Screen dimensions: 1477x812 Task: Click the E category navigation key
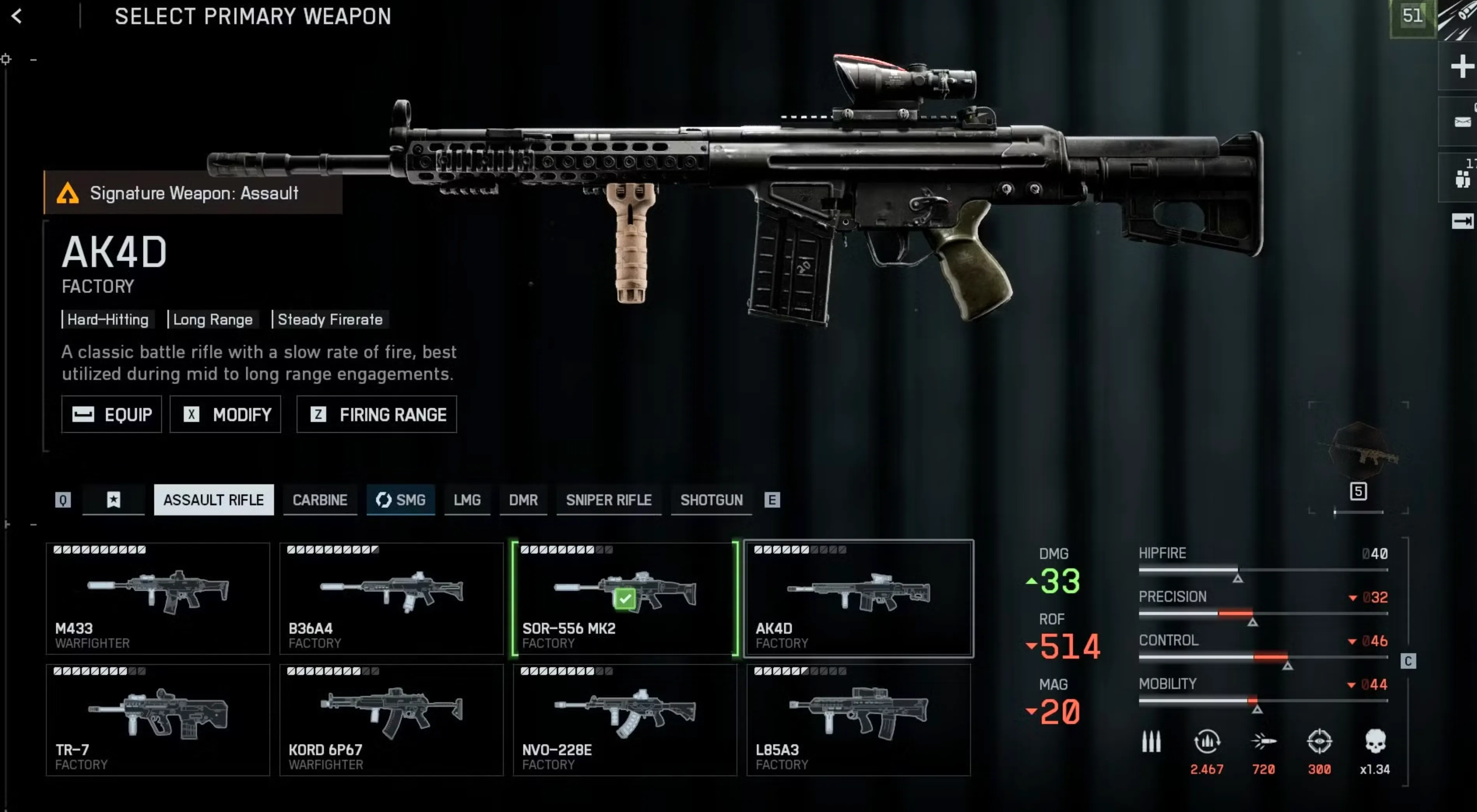(772, 499)
